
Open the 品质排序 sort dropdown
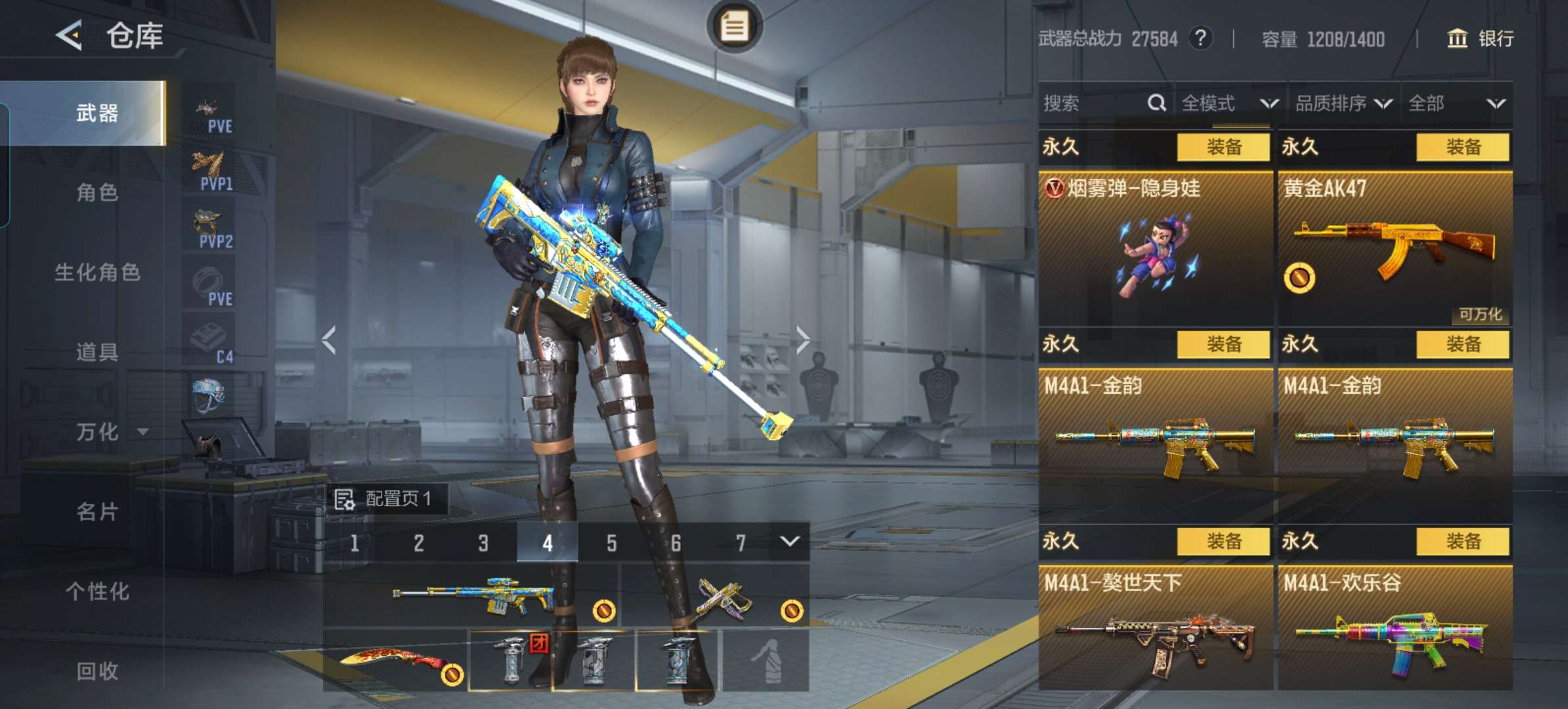click(1343, 104)
